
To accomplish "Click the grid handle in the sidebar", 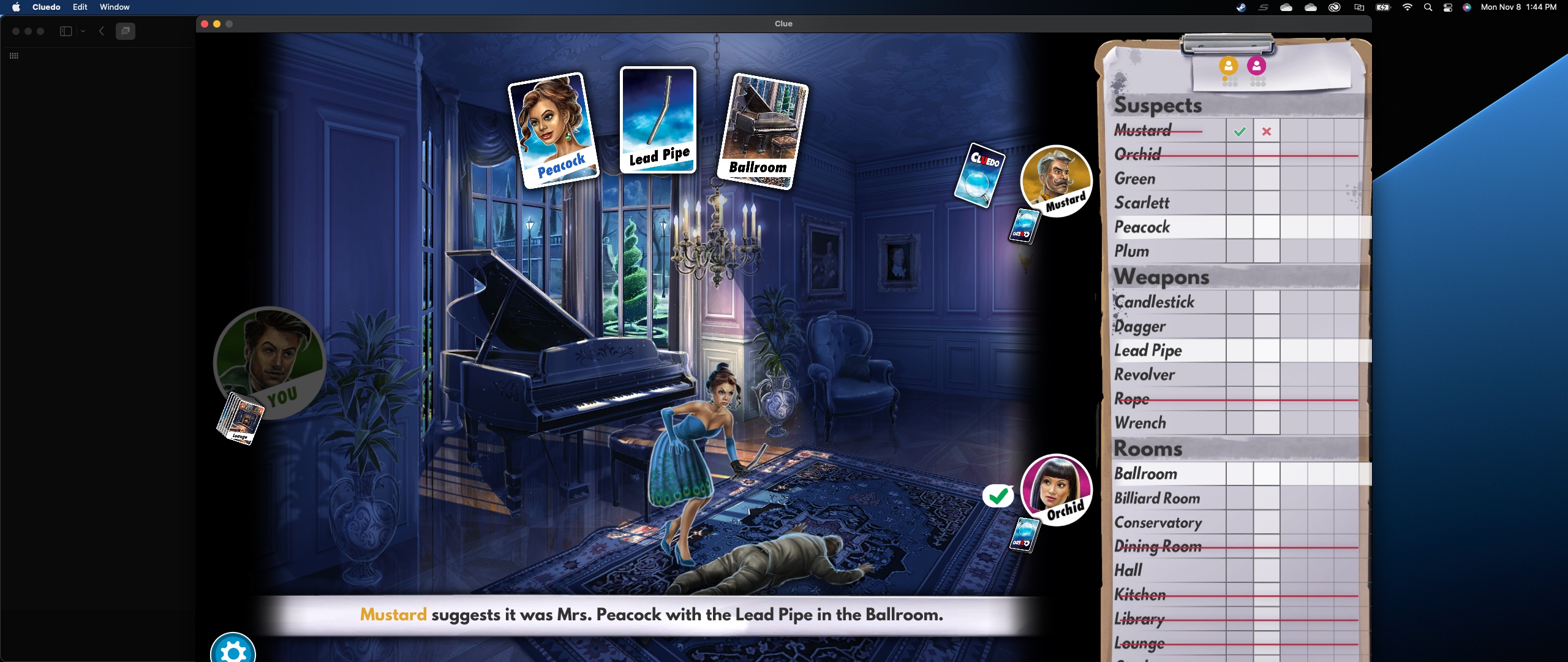I will point(14,56).
